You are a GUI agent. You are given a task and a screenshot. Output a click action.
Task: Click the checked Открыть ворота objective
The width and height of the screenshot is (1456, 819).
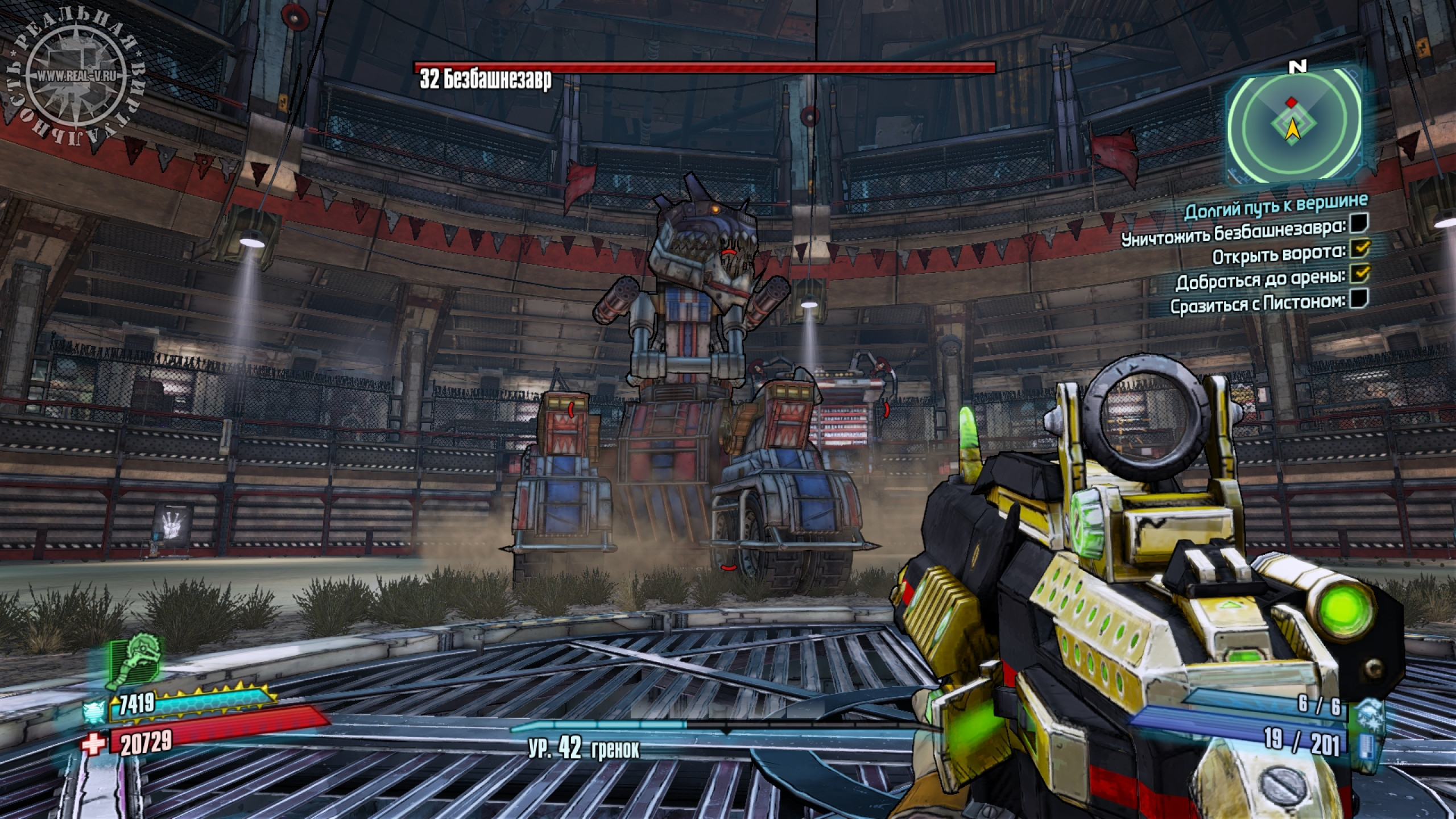(1359, 249)
